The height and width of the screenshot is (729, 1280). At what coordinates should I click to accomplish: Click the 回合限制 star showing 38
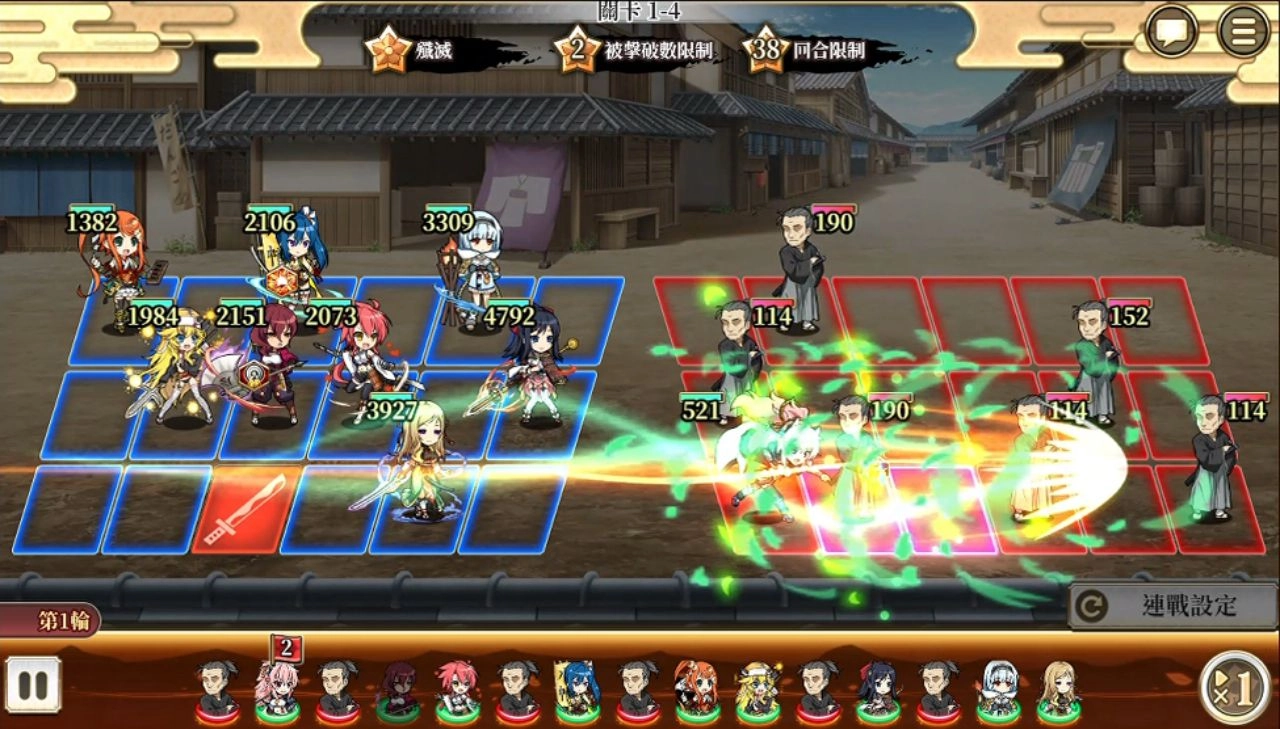coord(764,45)
